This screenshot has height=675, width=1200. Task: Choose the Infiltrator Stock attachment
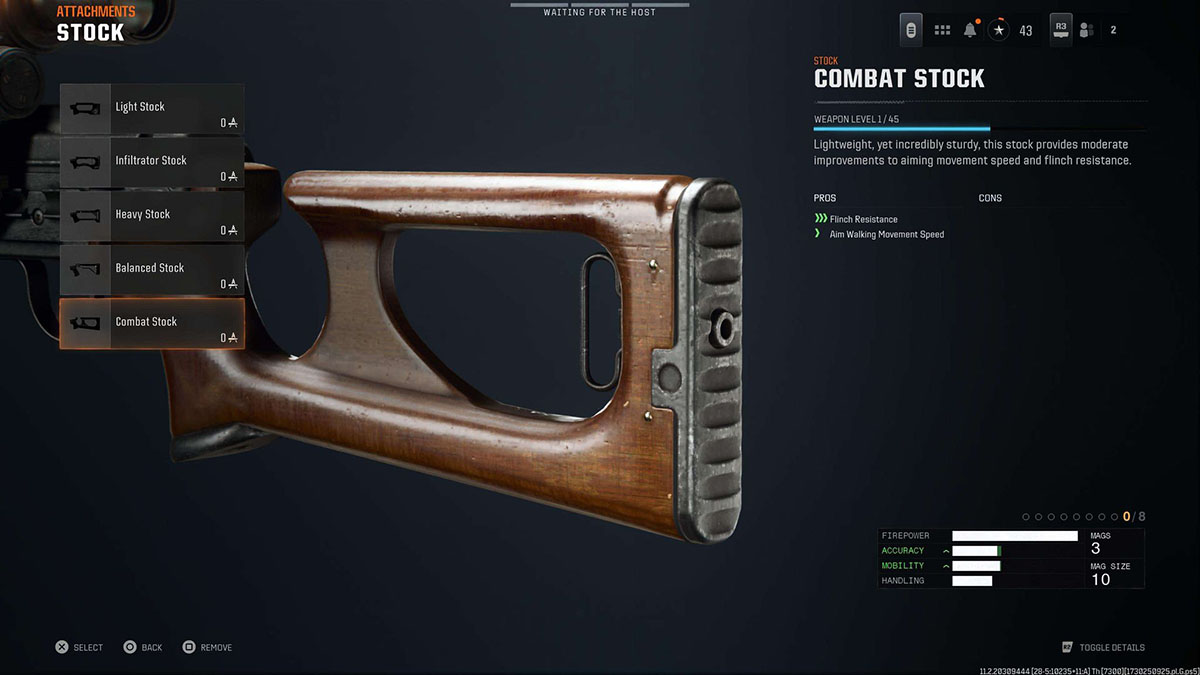152,162
